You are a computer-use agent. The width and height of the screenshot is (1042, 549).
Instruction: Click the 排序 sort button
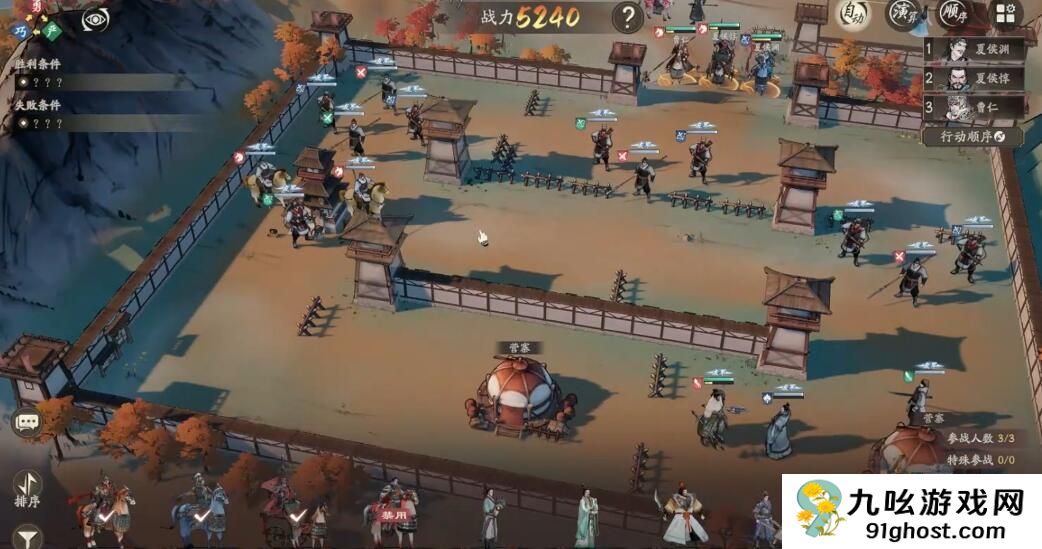coord(28,488)
